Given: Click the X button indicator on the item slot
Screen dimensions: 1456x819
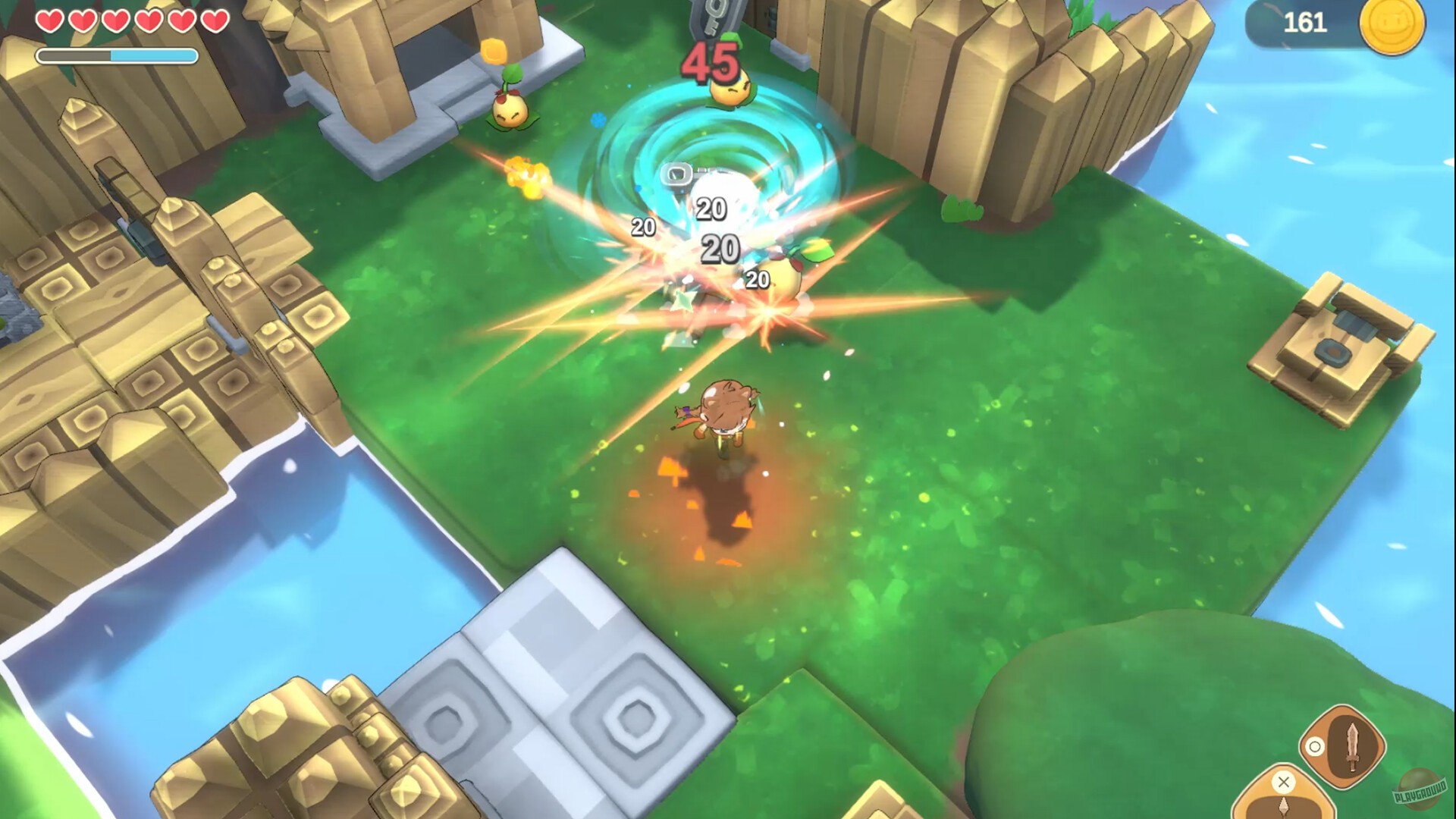Looking at the screenshot, I should [x=1284, y=782].
